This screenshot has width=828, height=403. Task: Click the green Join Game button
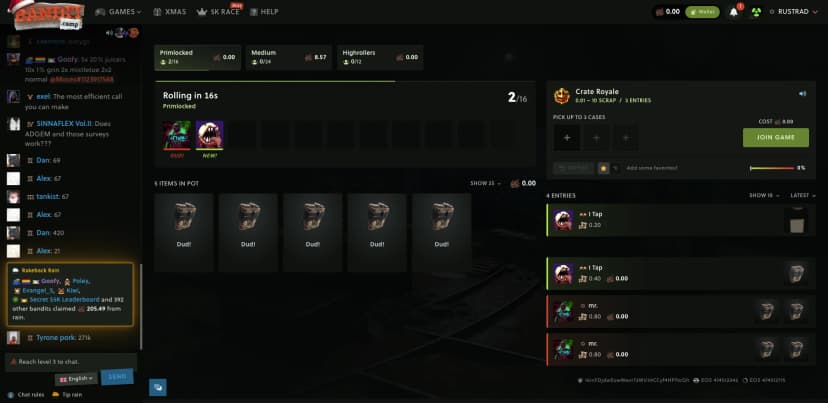click(x=775, y=138)
